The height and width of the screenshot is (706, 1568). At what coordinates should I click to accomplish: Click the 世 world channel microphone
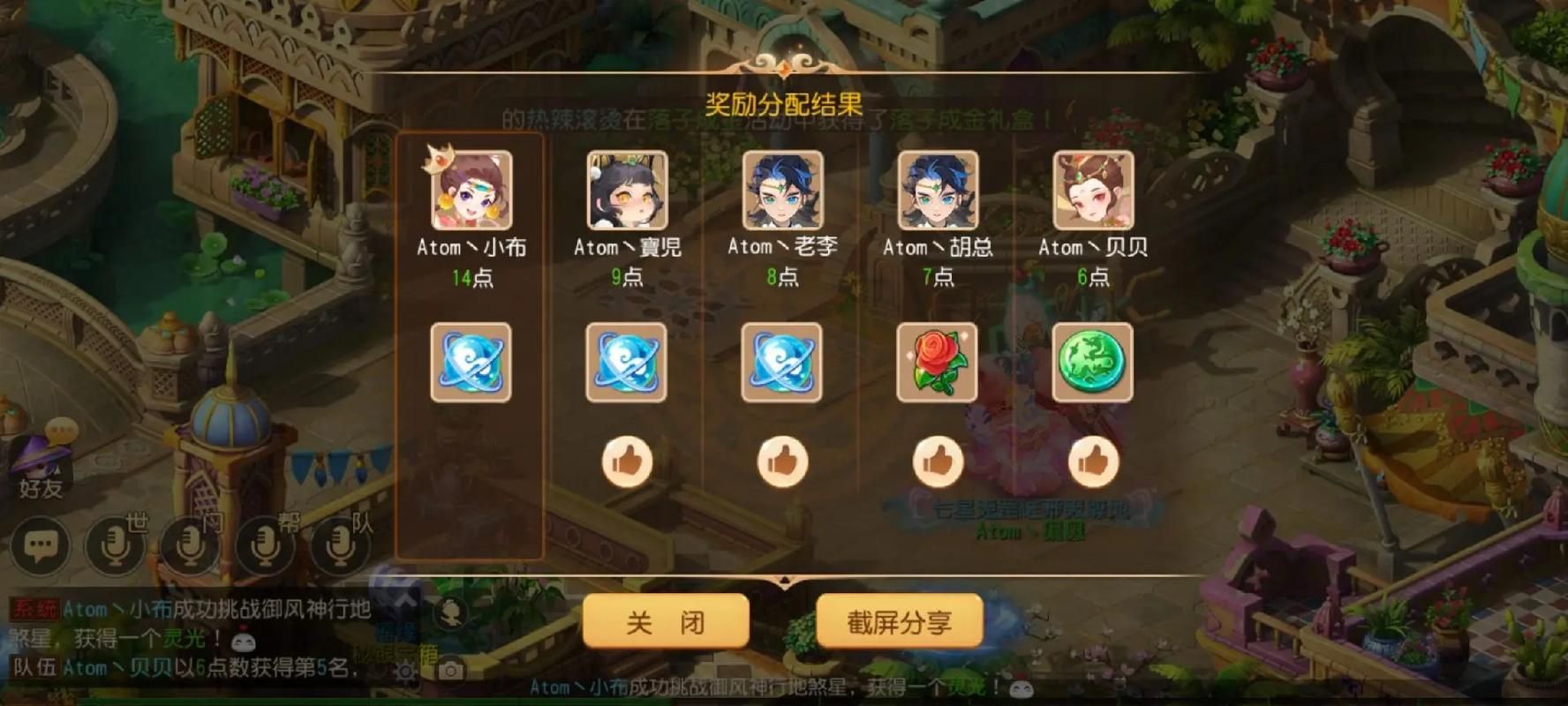point(113,545)
